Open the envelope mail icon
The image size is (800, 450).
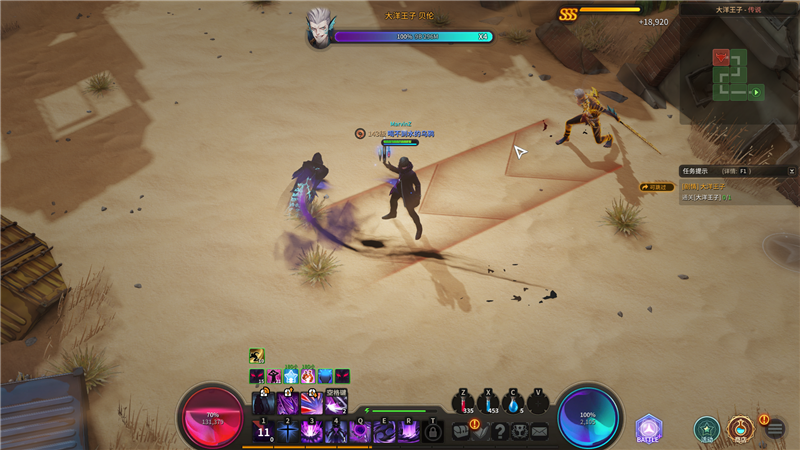coord(540,431)
